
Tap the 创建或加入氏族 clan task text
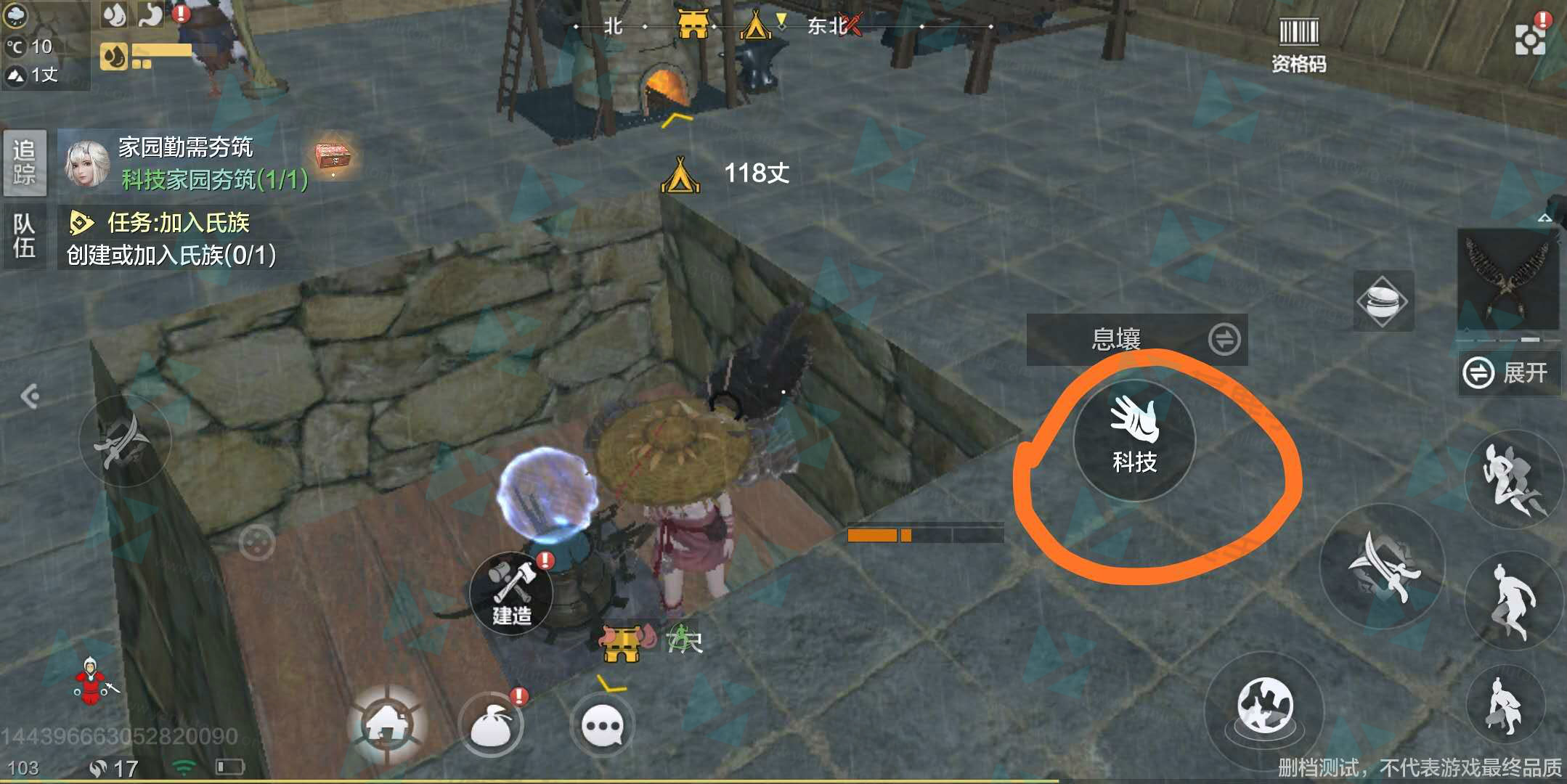[172, 256]
